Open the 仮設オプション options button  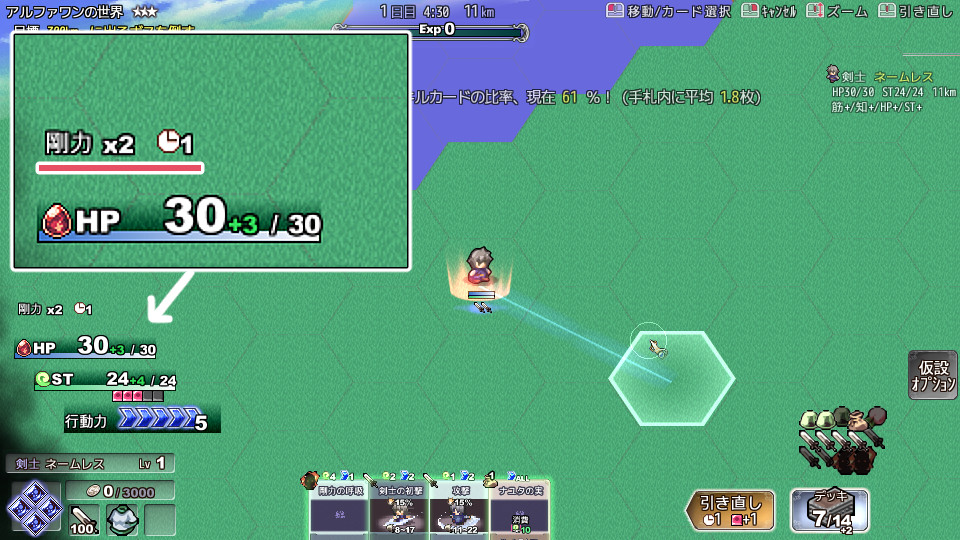[933, 375]
